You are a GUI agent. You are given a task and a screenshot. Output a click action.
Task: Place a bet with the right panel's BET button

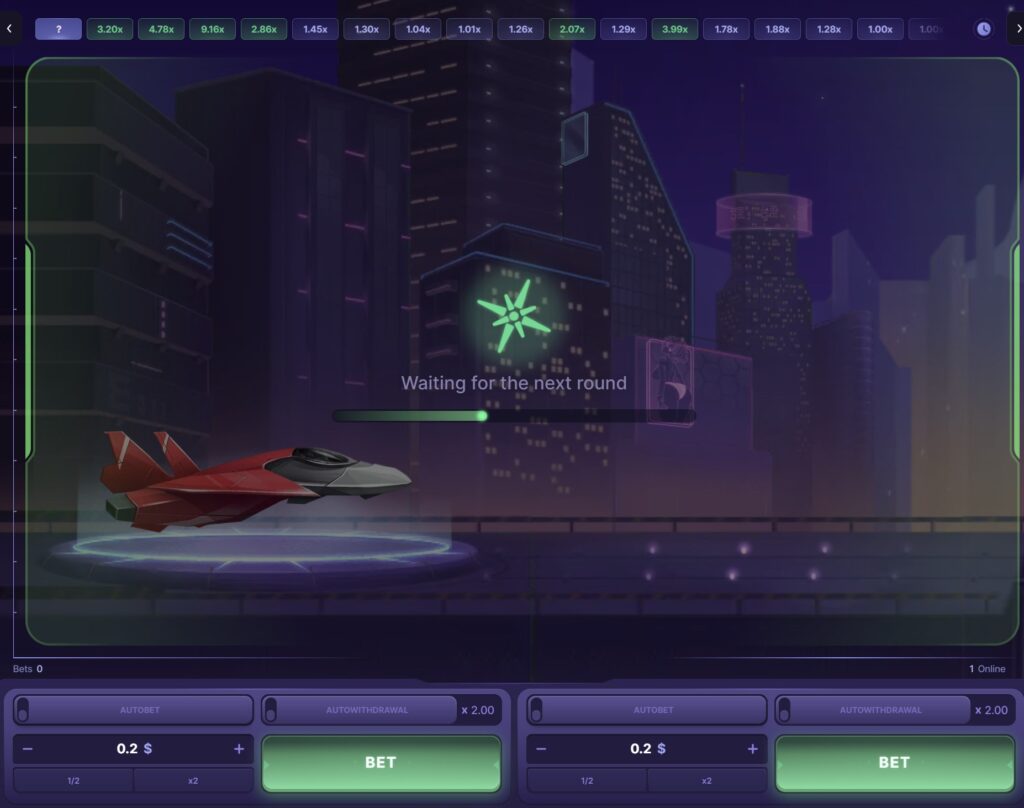click(894, 763)
